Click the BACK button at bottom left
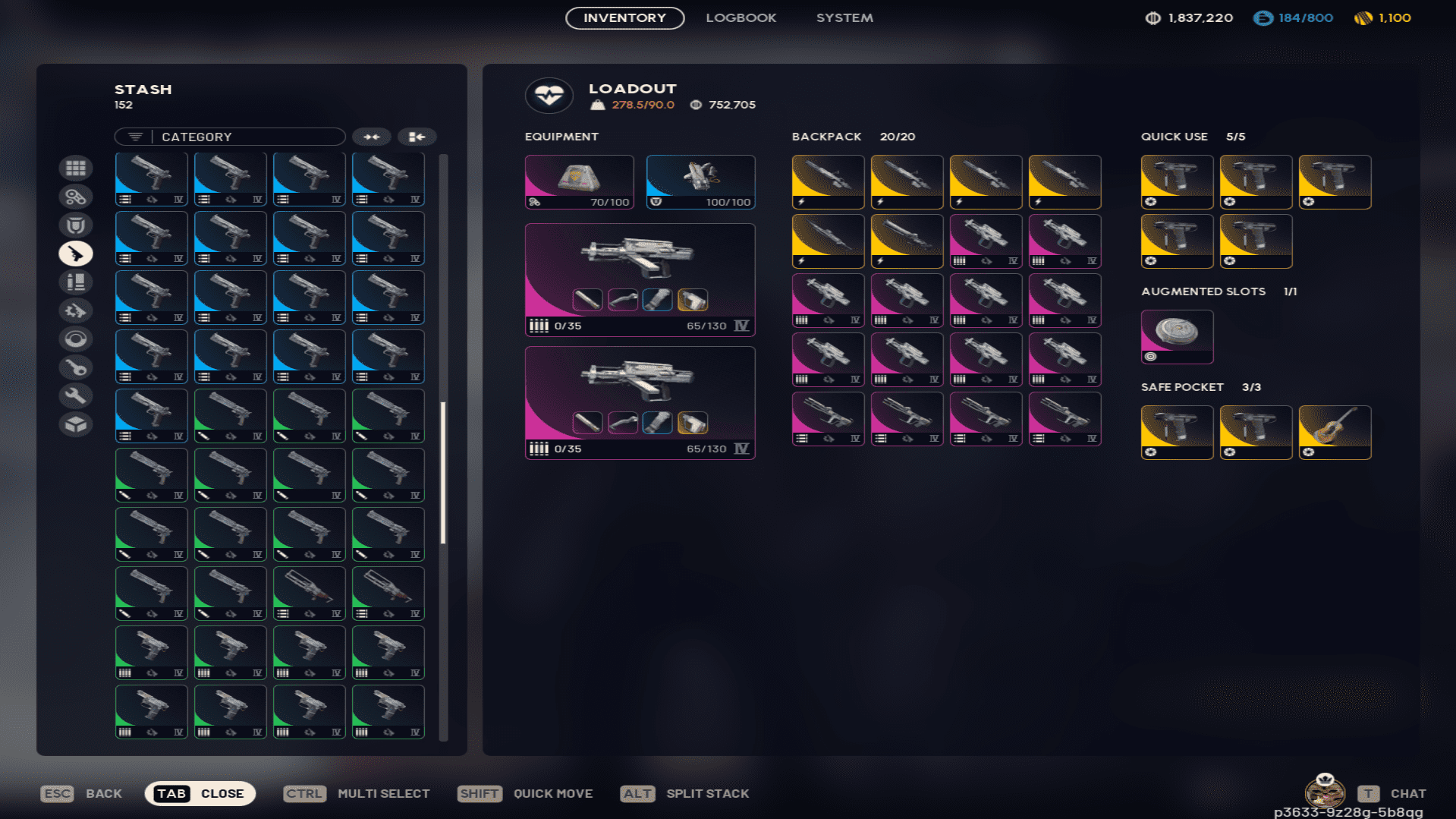 coord(103,793)
